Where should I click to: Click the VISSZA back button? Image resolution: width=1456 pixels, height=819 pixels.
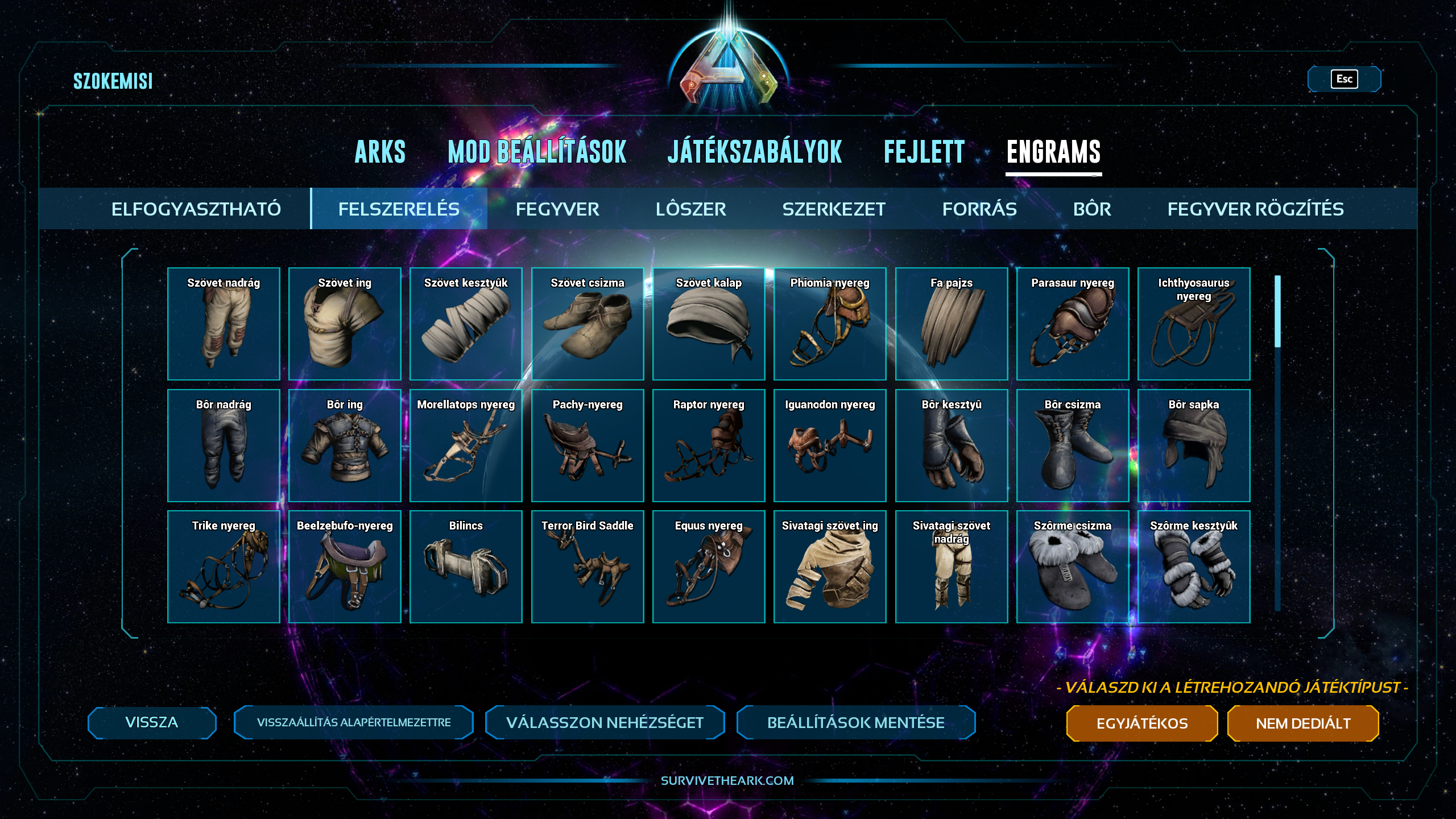tap(152, 722)
